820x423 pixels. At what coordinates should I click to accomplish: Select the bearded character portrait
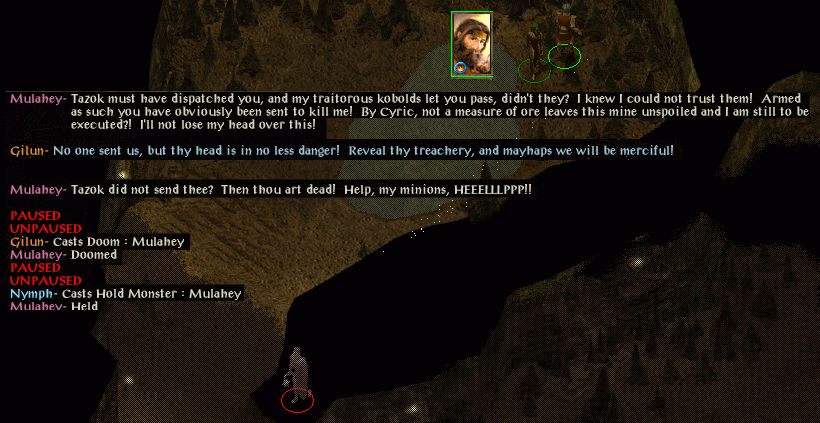(x=471, y=40)
